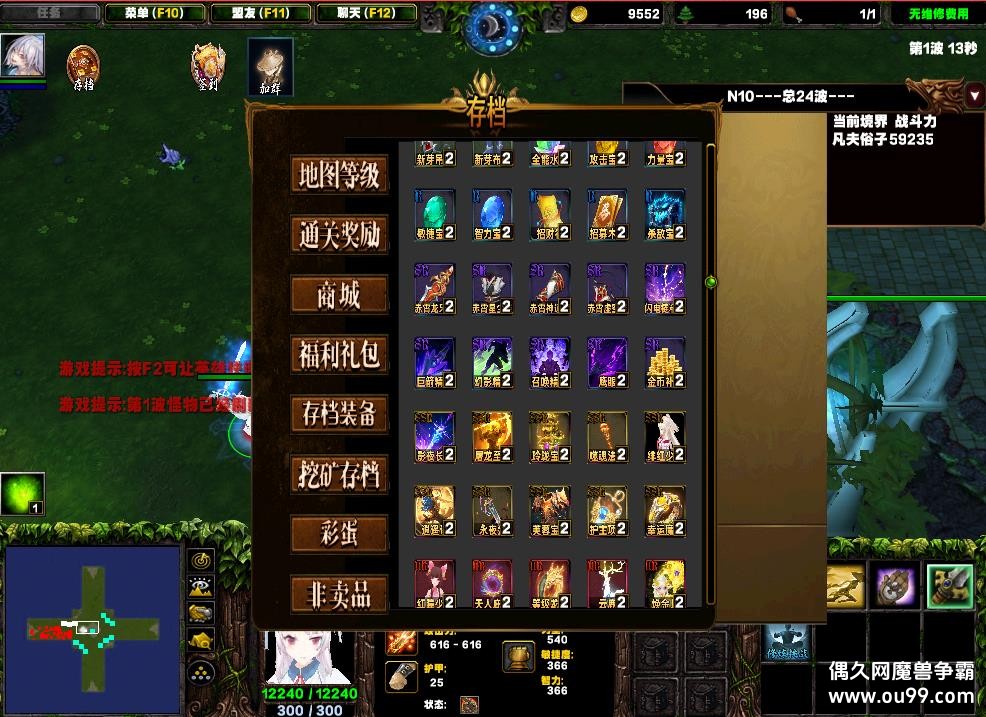Select the 地图等级 category
The height and width of the screenshot is (717, 986).
(x=340, y=175)
